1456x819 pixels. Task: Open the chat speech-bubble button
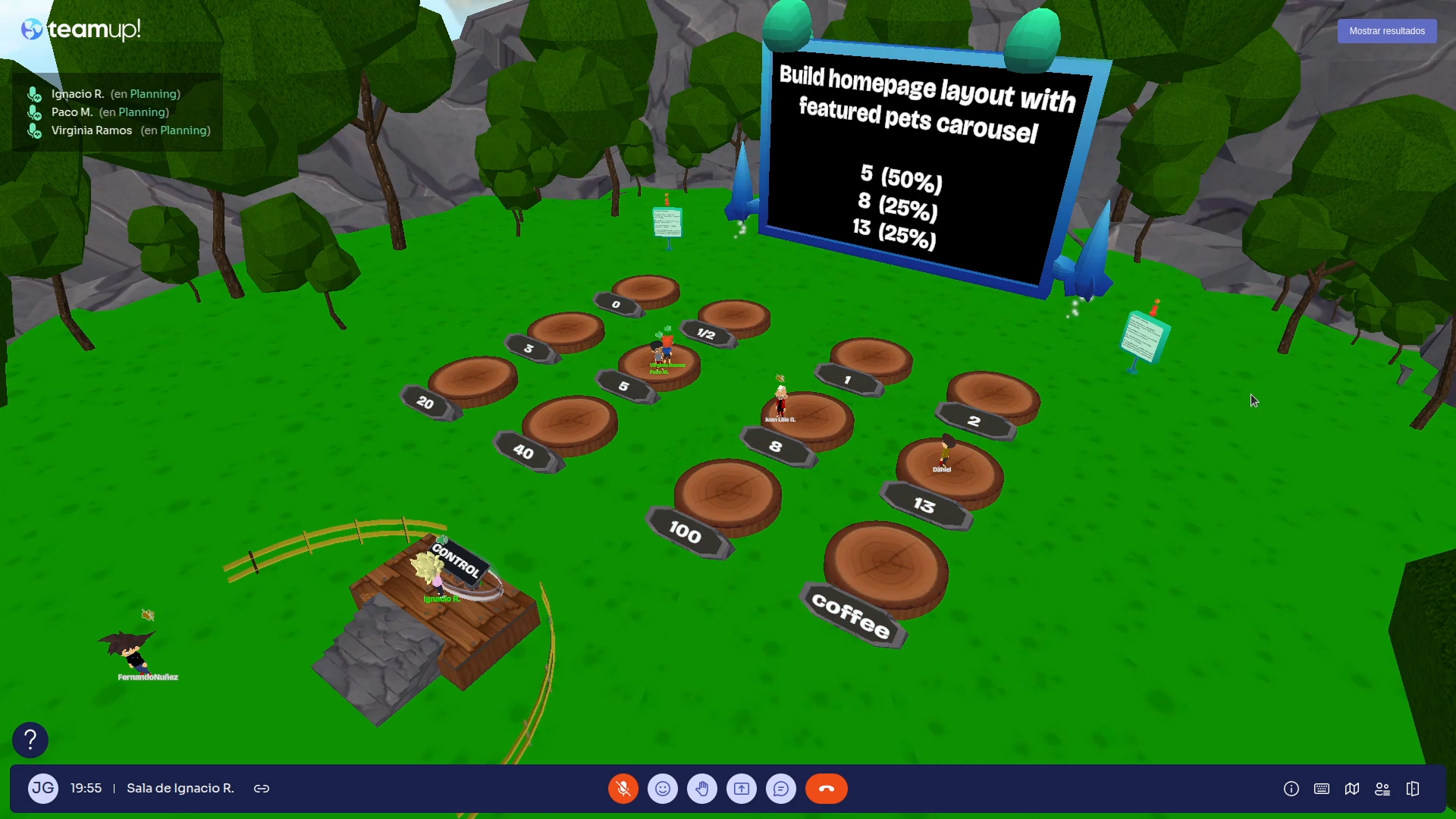pyautogui.click(x=781, y=789)
